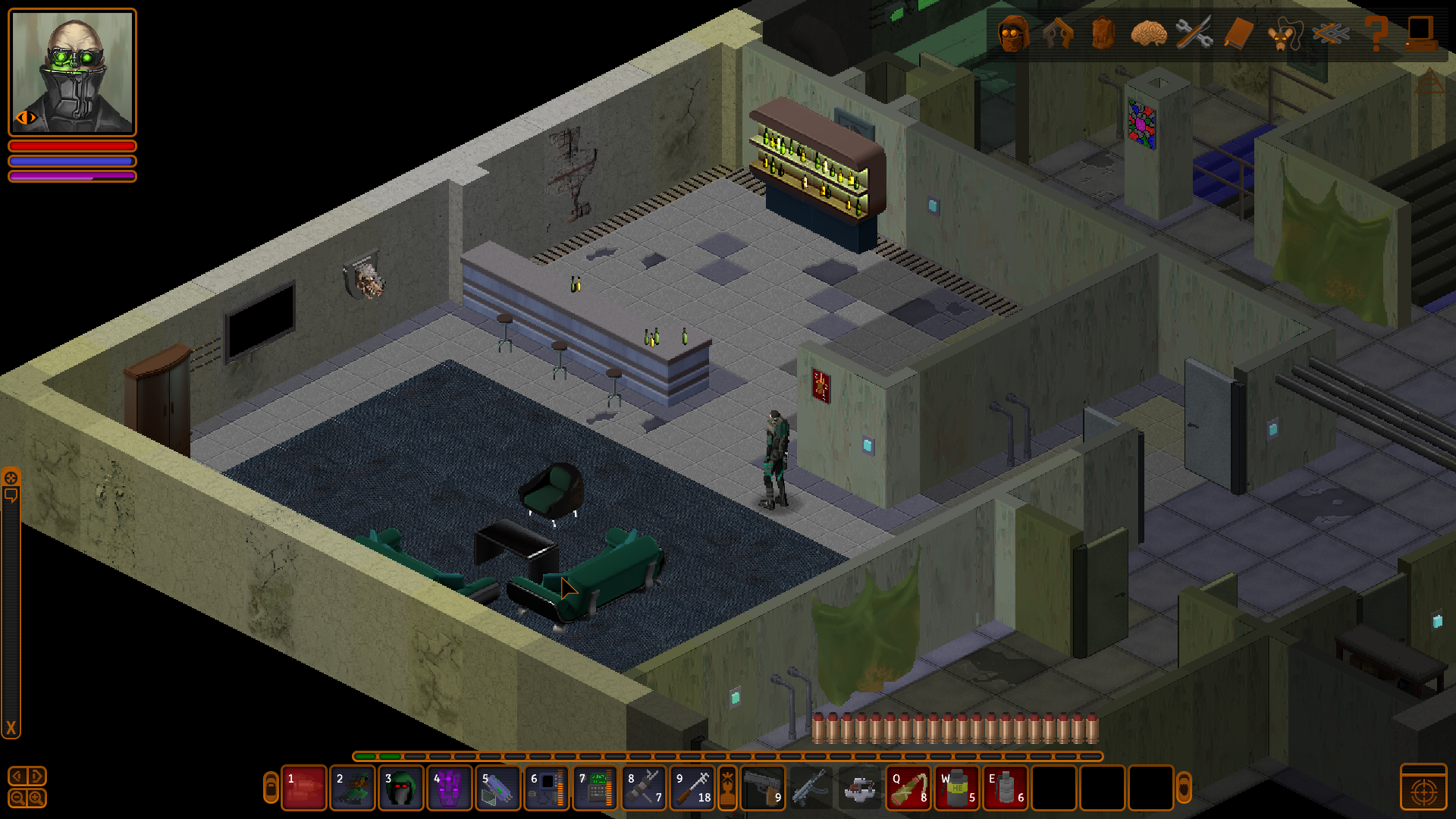This screenshot has height=819, width=1456.
Task: Open the help question mark
Action: (x=1376, y=34)
